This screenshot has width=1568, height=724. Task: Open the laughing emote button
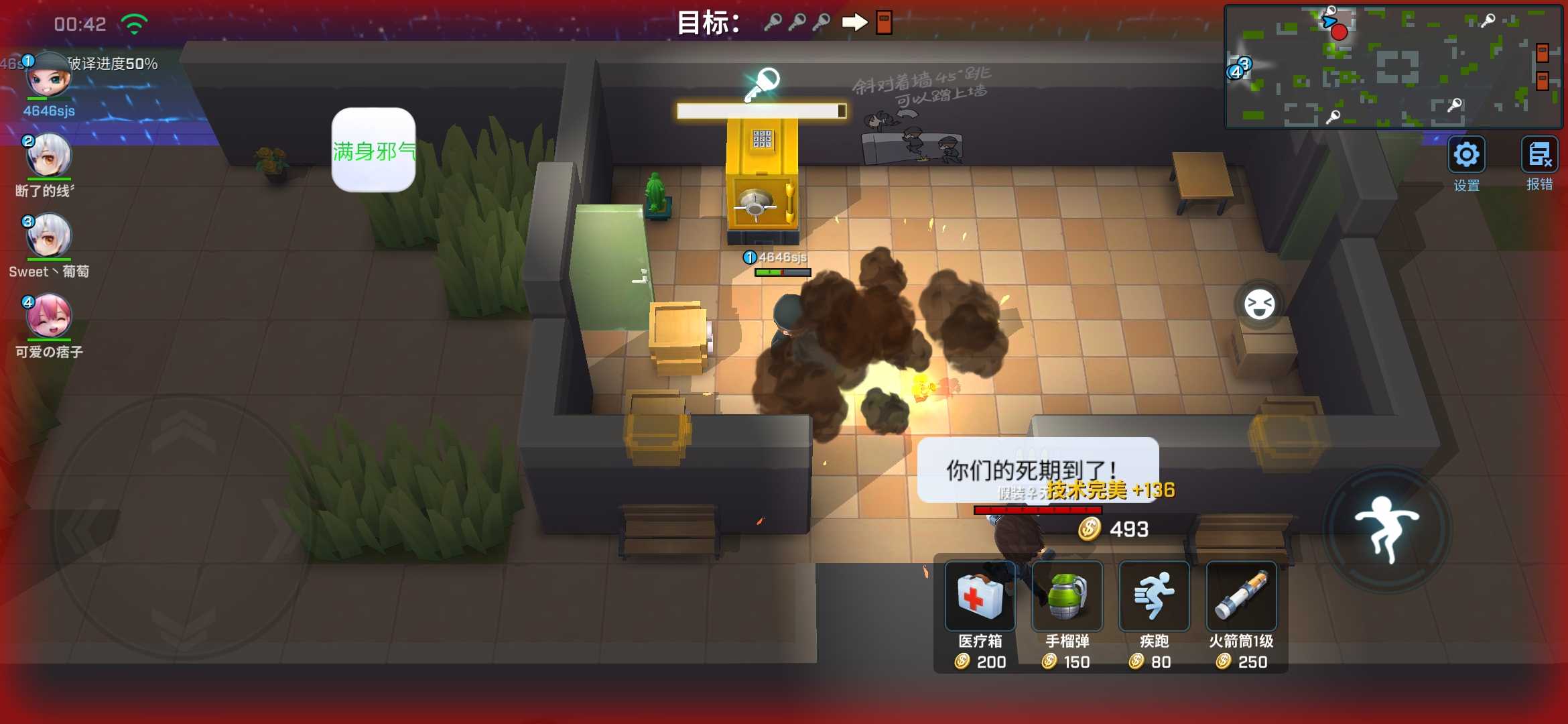(1259, 305)
